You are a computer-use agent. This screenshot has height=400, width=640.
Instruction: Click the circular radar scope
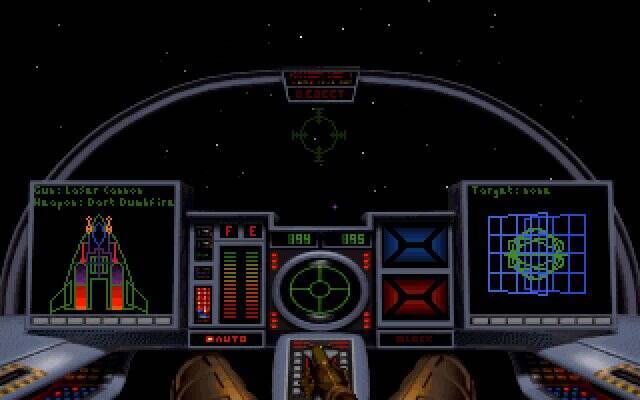click(319, 289)
